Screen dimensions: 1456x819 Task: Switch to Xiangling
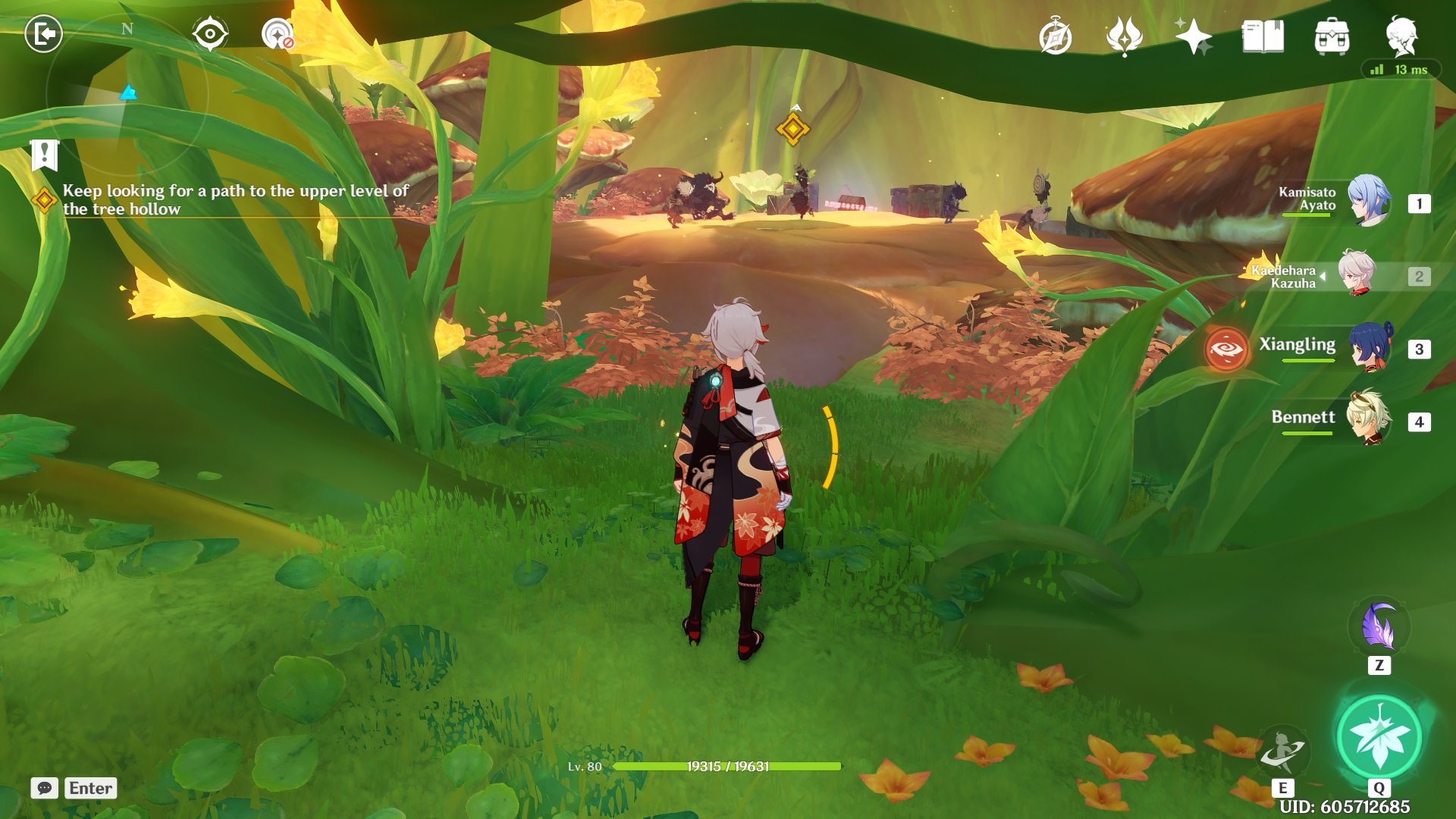(1369, 347)
